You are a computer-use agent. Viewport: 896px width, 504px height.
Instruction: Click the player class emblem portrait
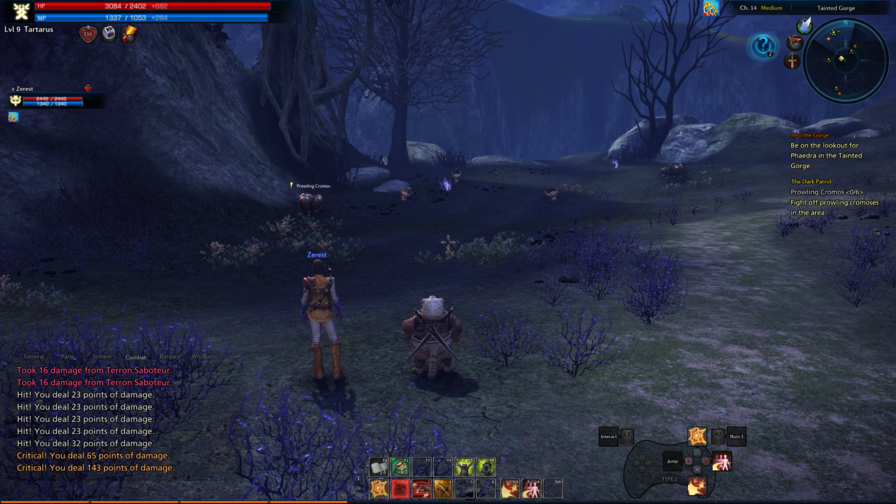click(x=20, y=11)
